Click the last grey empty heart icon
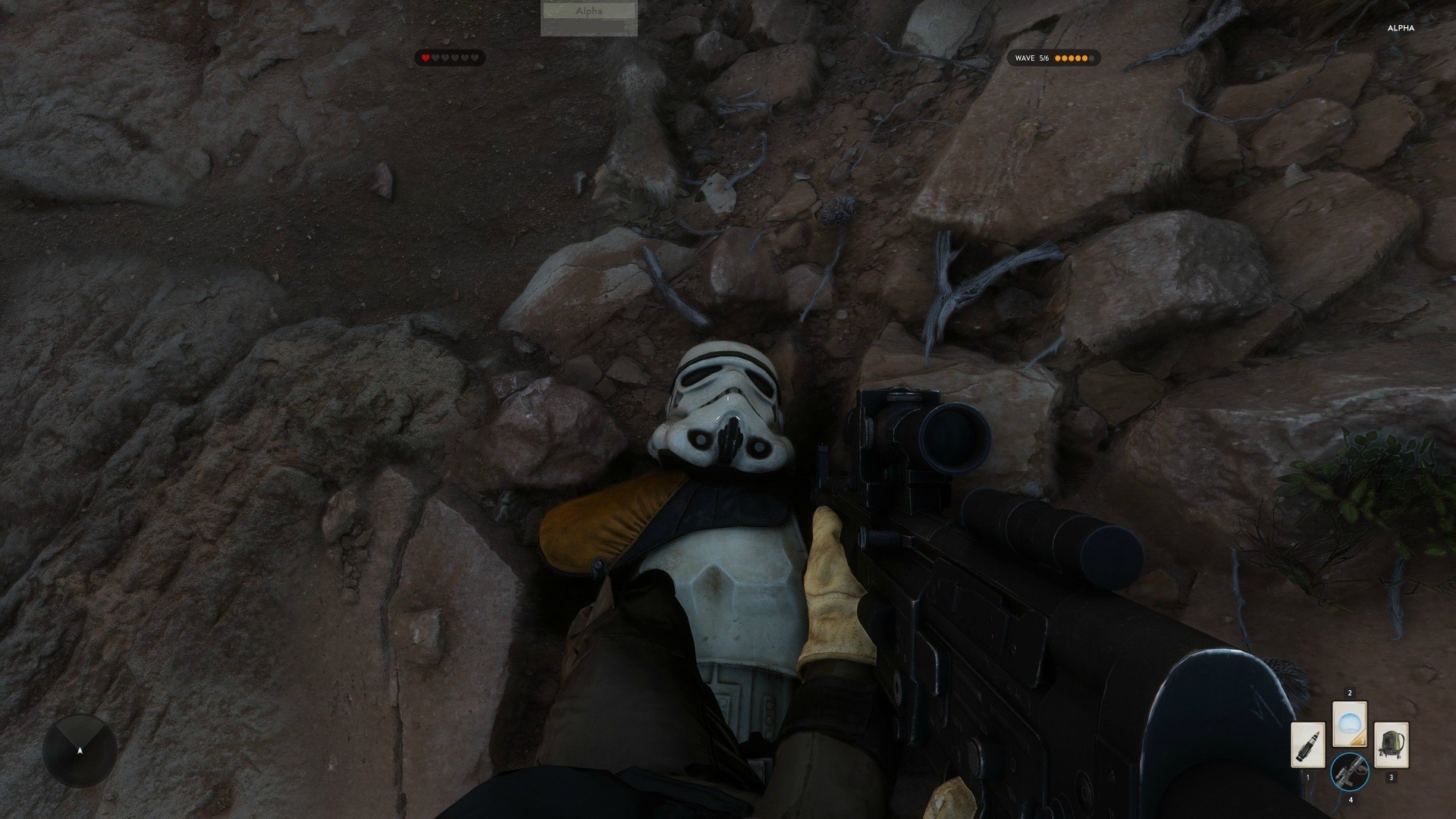This screenshot has height=819, width=1456. pyautogui.click(x=475, y=58)
